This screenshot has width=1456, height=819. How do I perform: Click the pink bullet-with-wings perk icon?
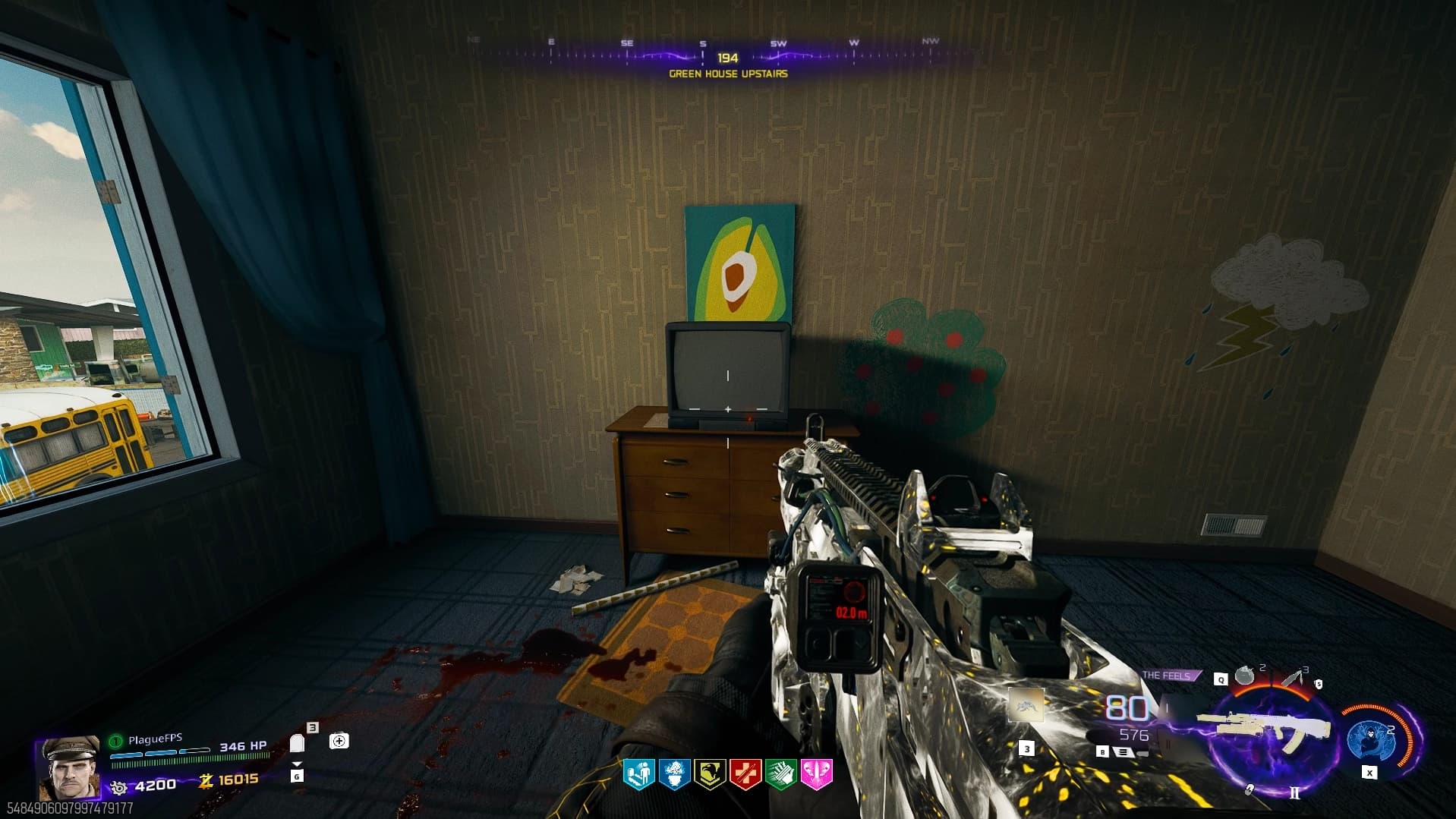817,773
